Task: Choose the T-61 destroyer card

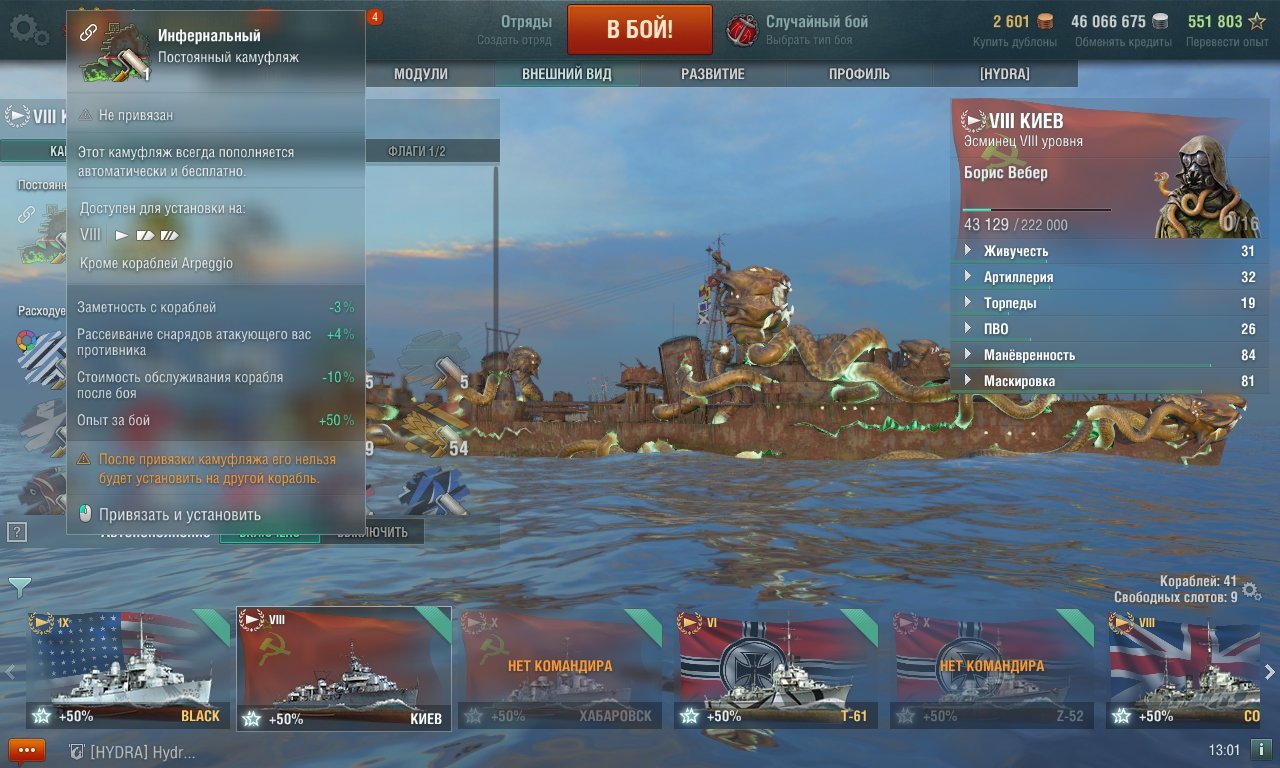Action: [x=776, y=668]
